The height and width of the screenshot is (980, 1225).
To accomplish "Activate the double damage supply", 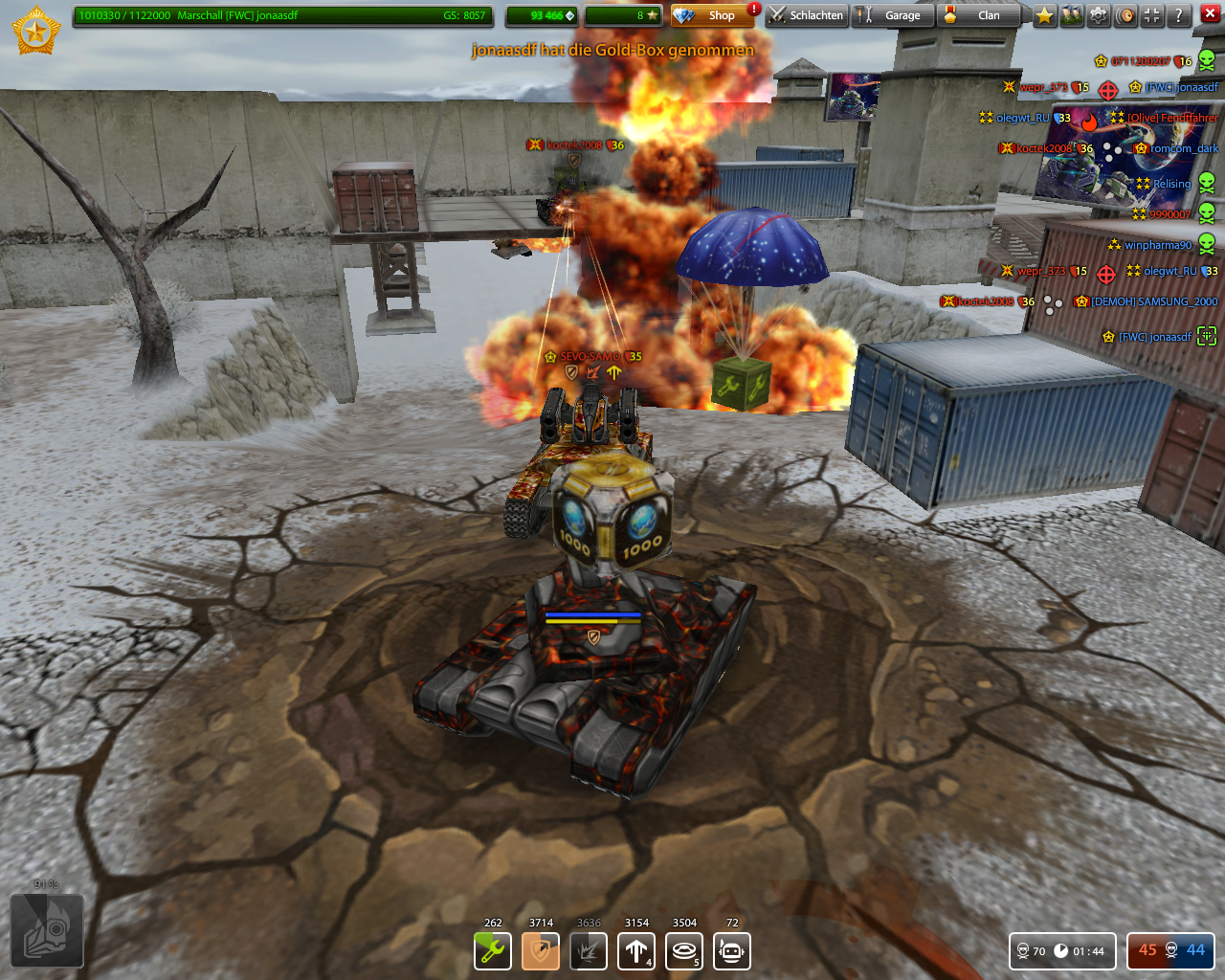I will (x=589, y=951).
